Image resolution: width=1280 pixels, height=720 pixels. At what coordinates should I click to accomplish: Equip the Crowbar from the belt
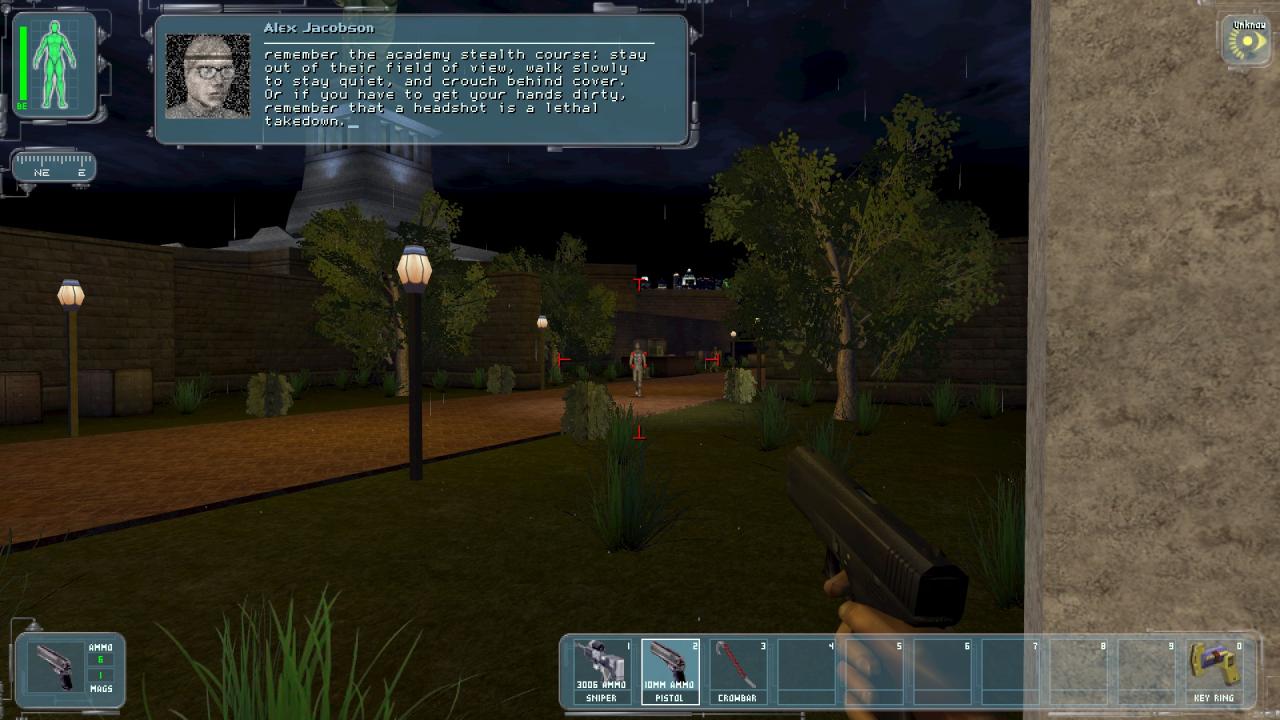click(738, 671)
